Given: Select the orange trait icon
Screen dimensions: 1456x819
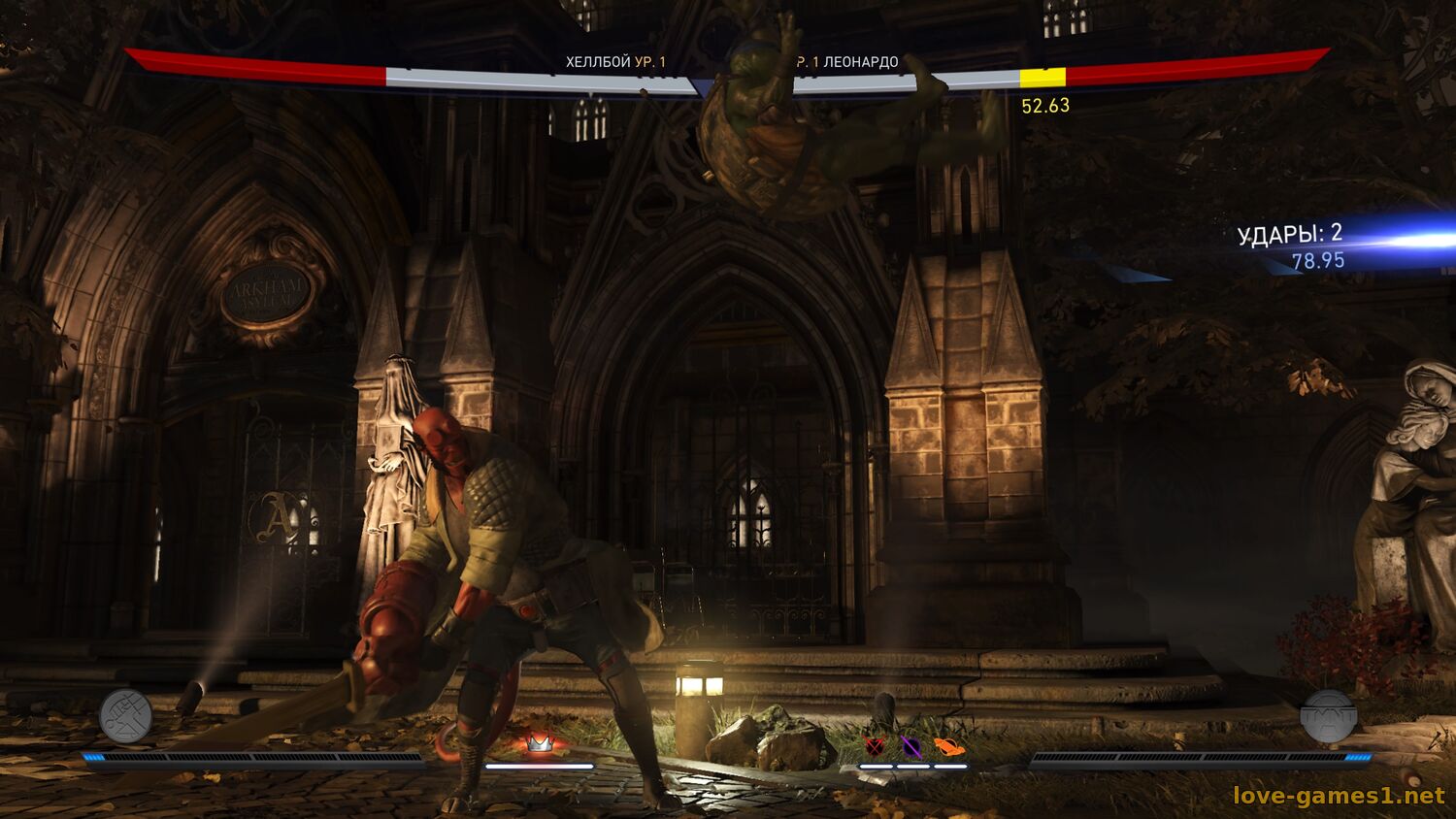Looking at the screenshot, I should click(x=948, y=746).
